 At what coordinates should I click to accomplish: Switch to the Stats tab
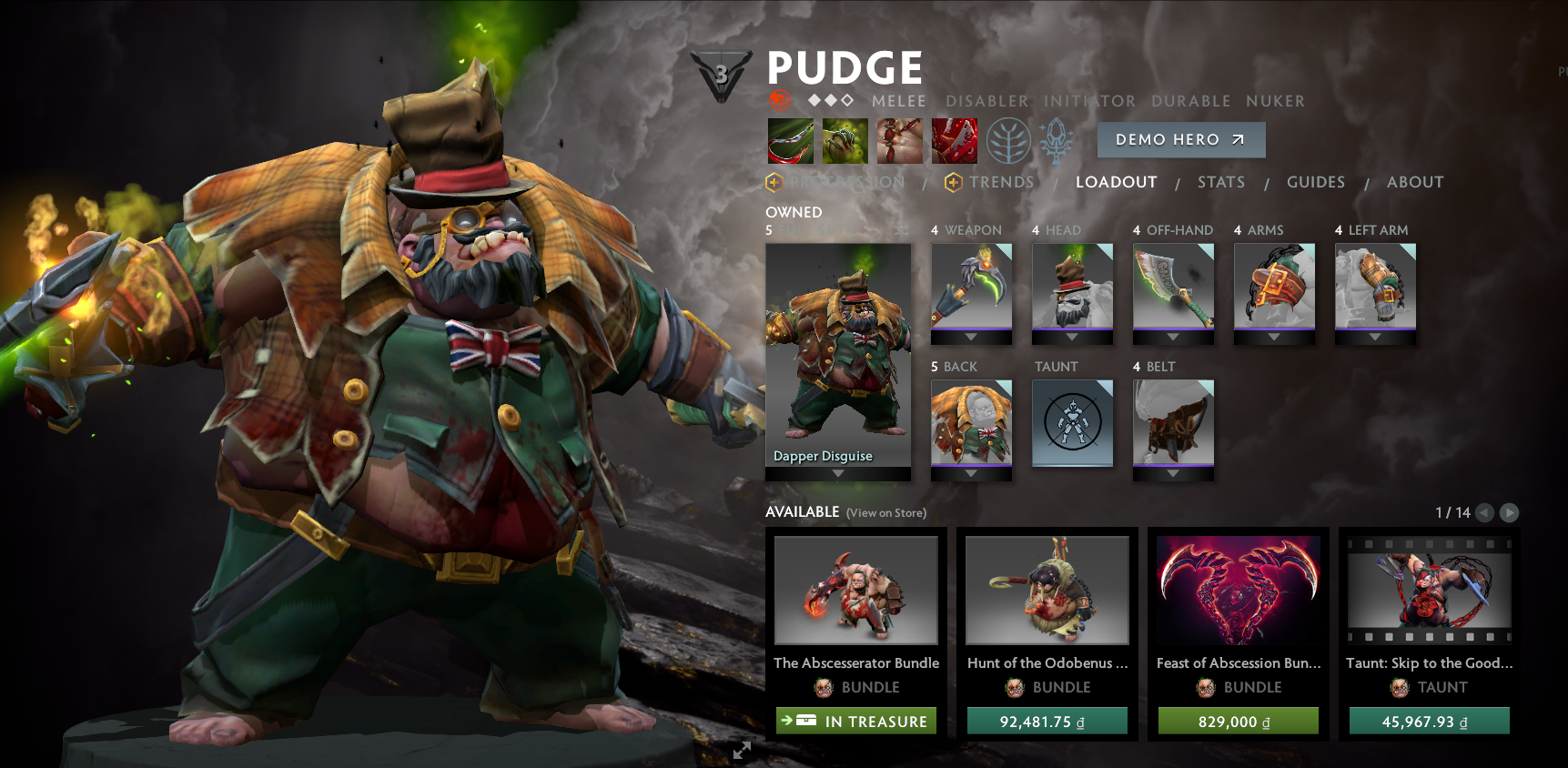click(1221, 182)
